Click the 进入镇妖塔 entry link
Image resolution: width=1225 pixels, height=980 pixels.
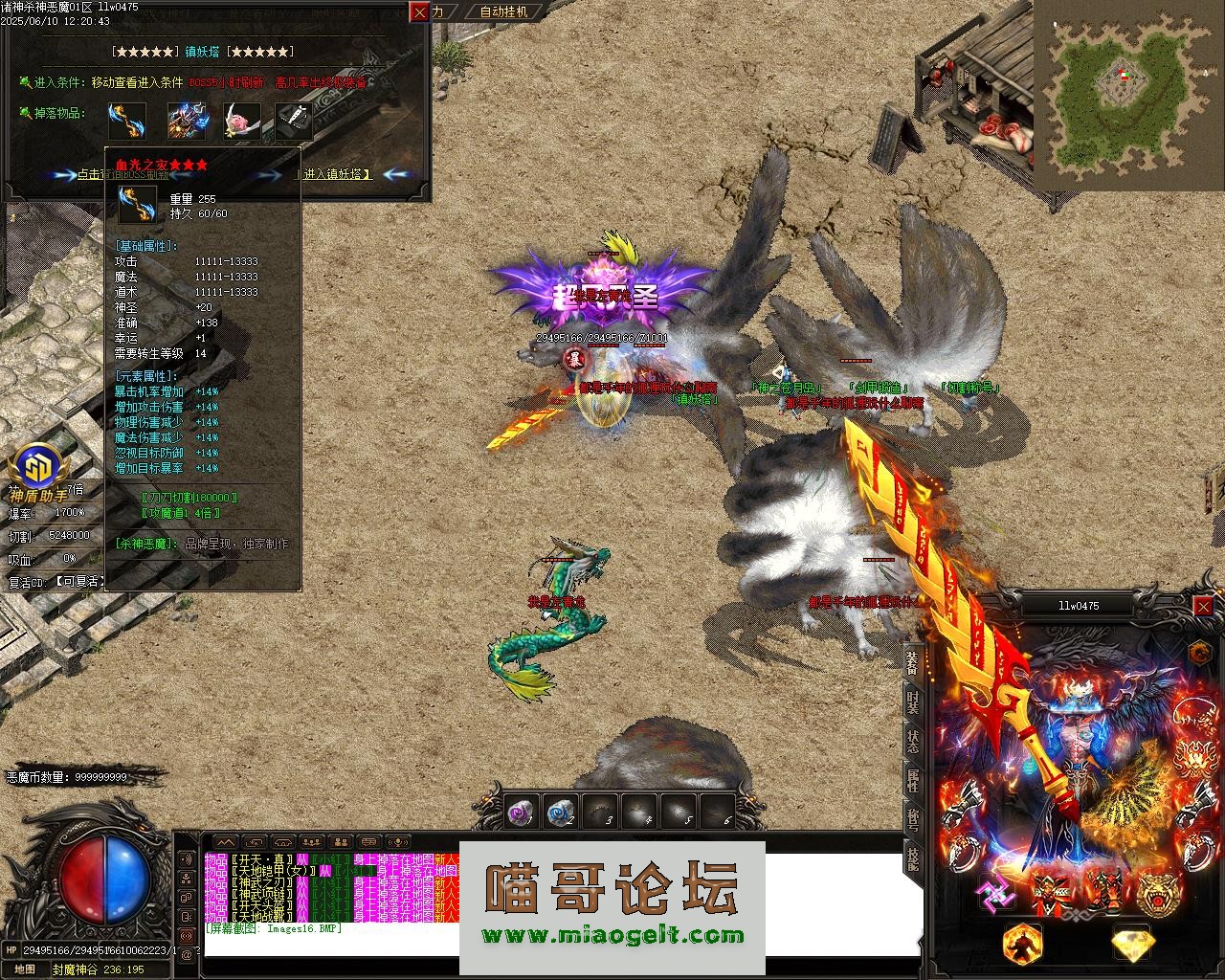(337, 174)
